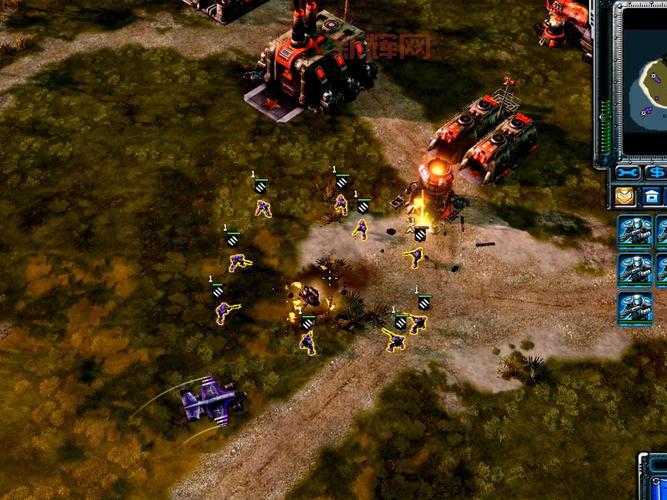Open the building production tab
Image resolution: width=667 pixels, height=500 pixels.
coord(652,196)
